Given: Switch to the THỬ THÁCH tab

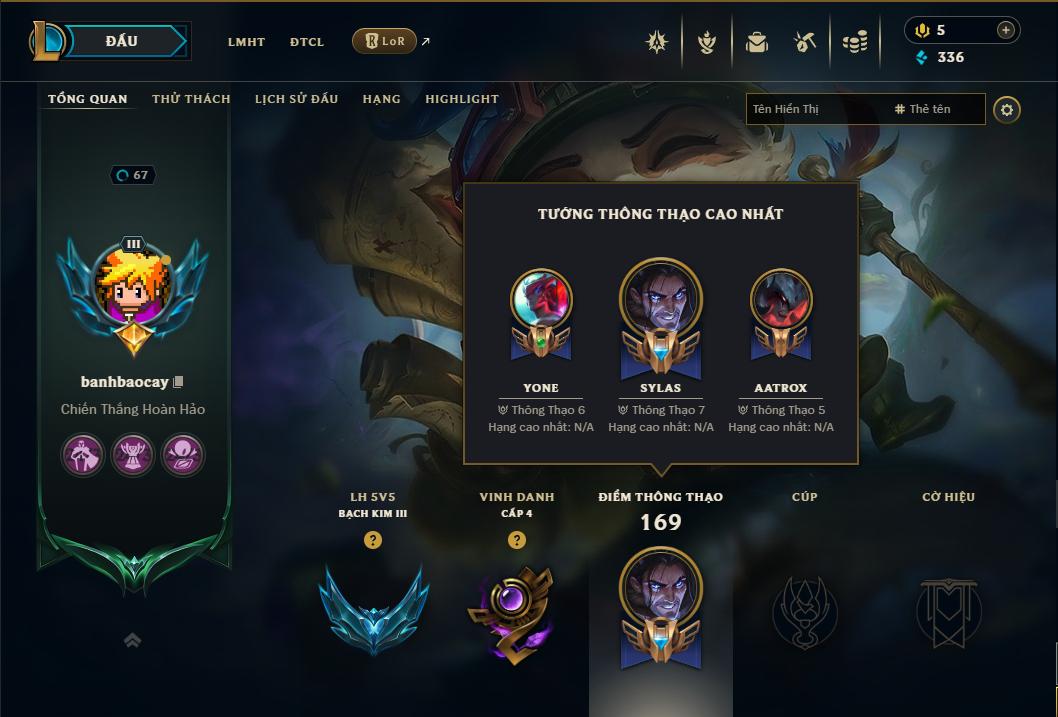Looking at the screenshot, I should [191, 99].
